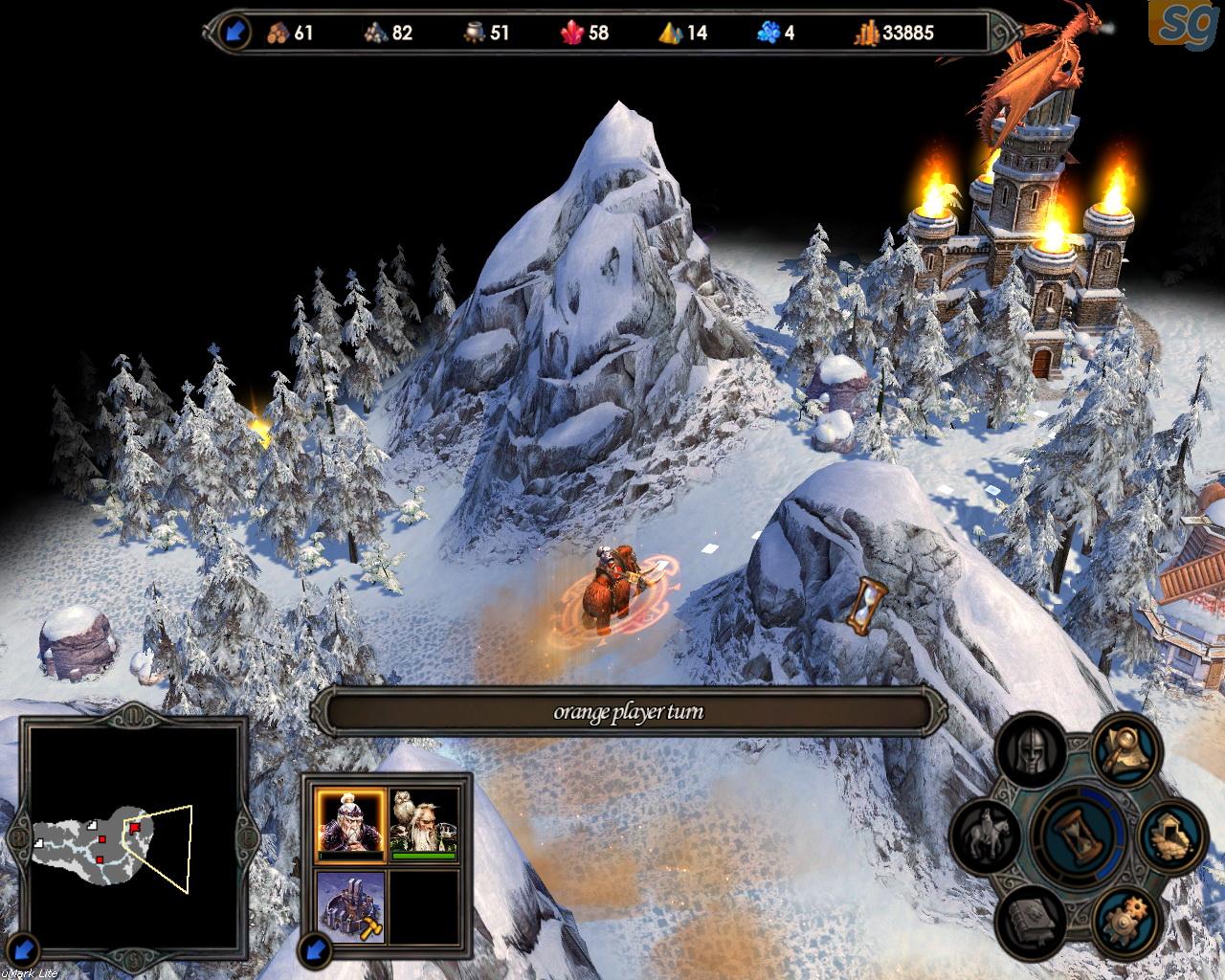Collapse the hero list with blue arrow
This screenshot has width=1225, height=980.
[x=317, y=950]
